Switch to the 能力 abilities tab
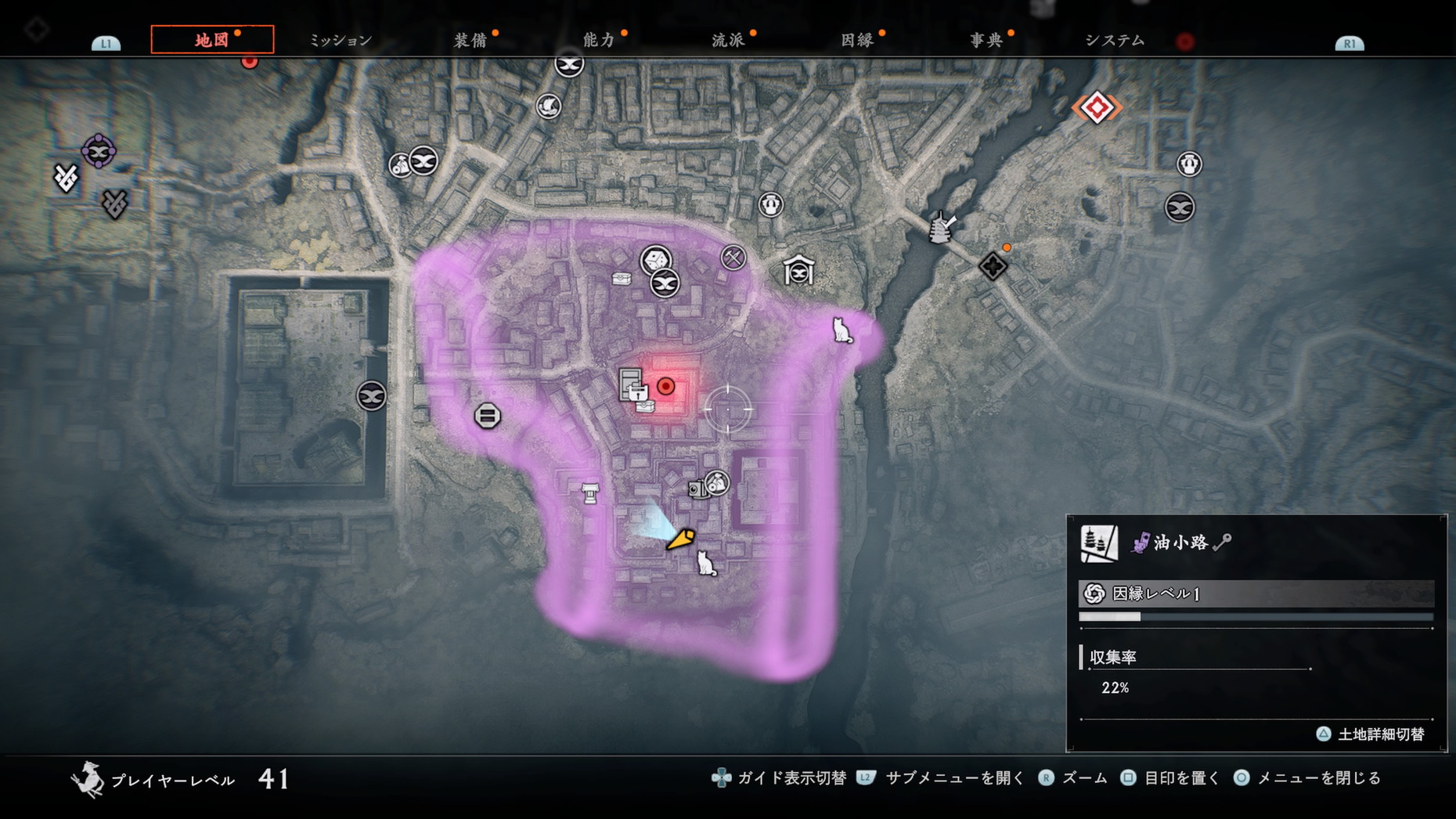Image resolution: width=1456 pixels, height=819 pixels. click(599, 40)
